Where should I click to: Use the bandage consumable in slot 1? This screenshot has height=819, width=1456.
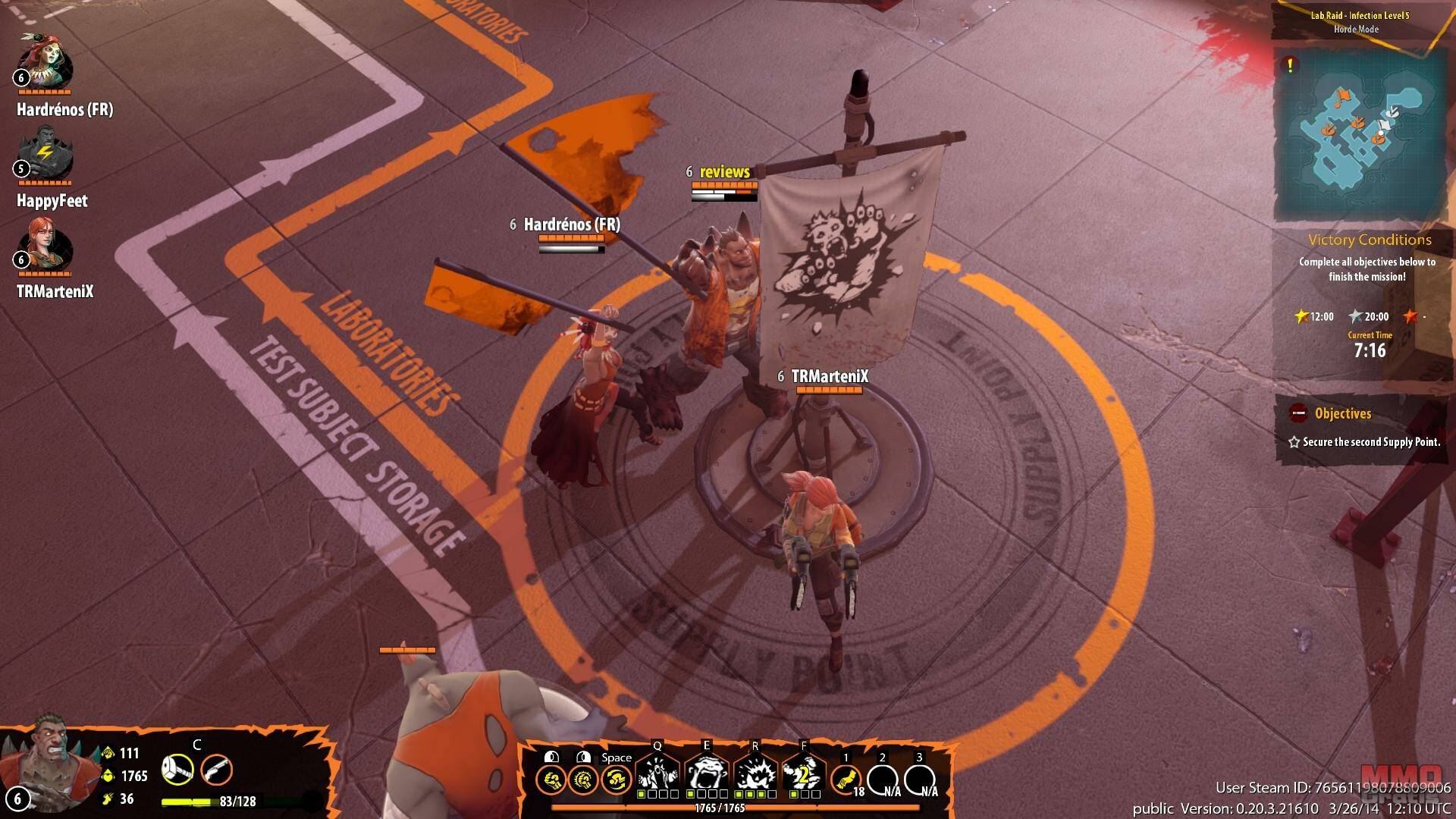click(x=845, y=780)
